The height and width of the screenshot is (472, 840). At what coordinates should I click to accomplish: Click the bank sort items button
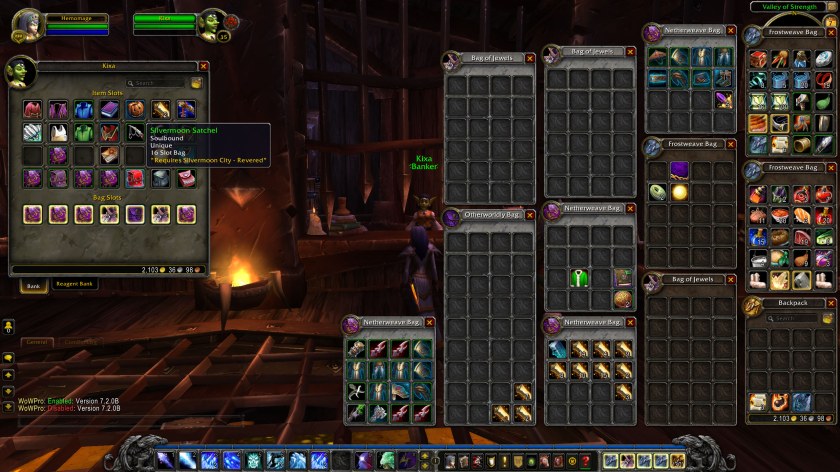197,83
